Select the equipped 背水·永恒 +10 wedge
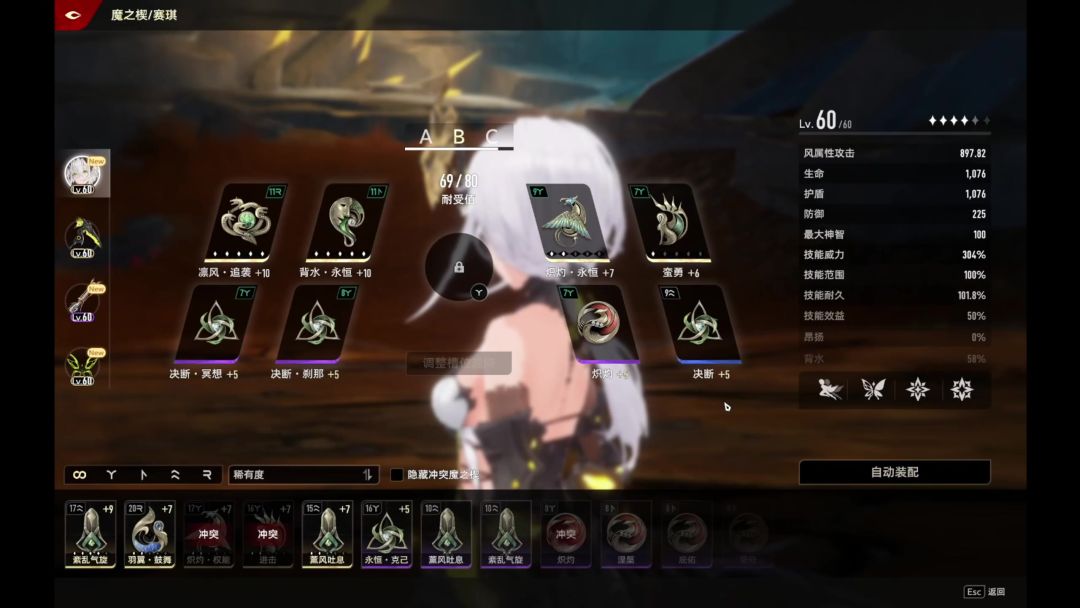1080x608 pixels. tap(344, 222)
